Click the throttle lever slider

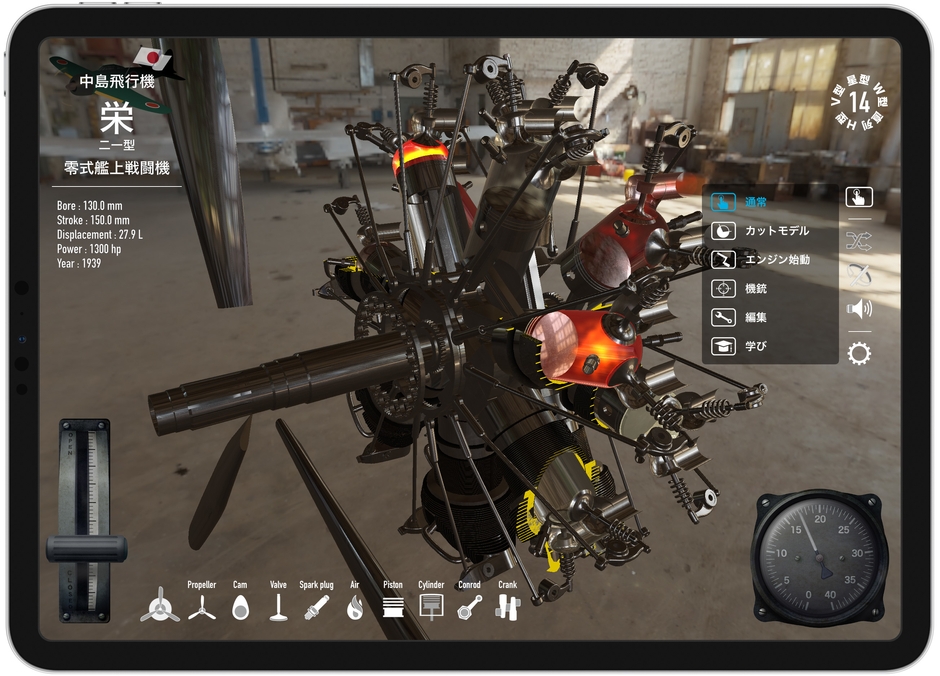point(86,549)
